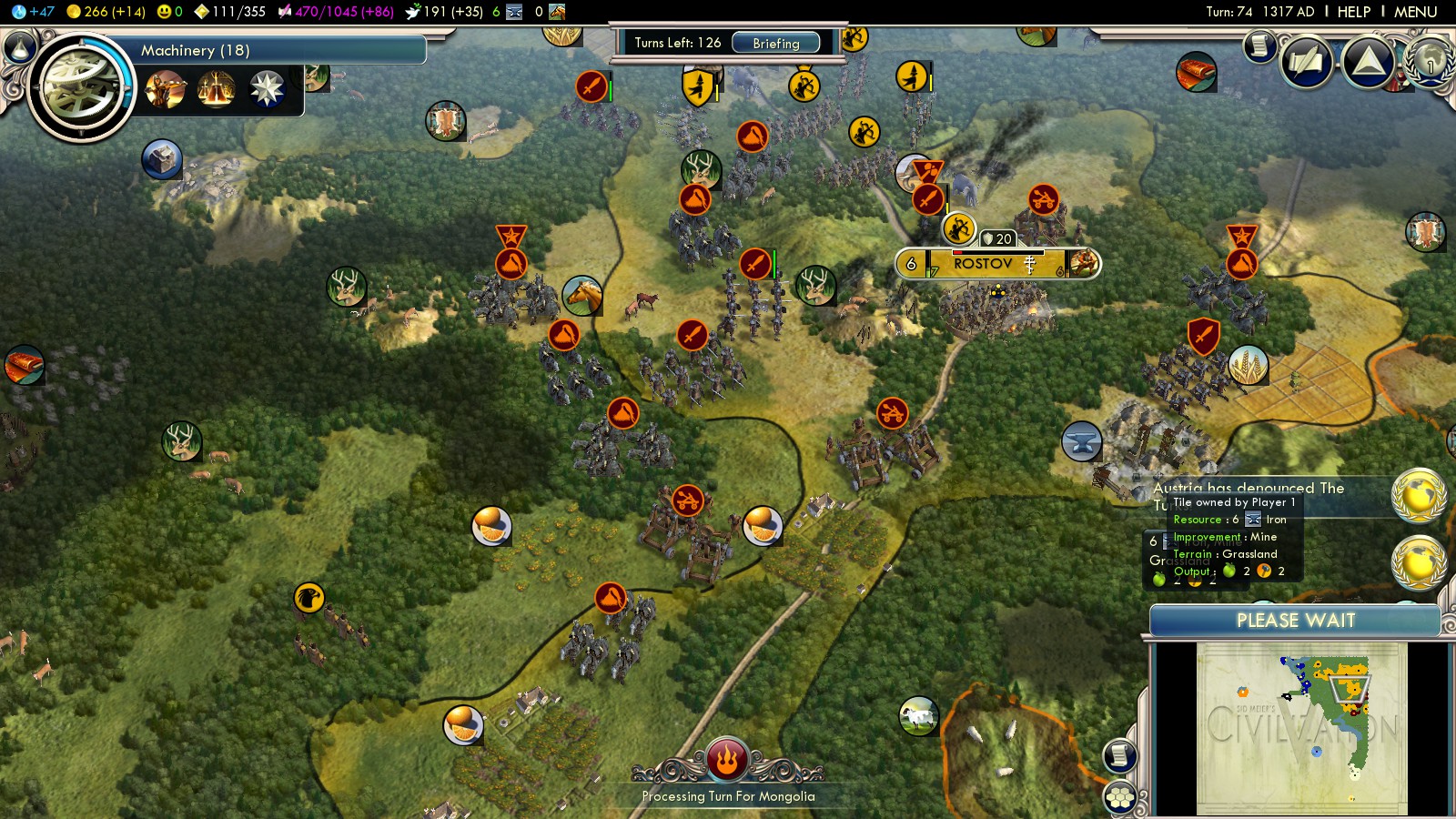This screenshot has height=819, width=1456.
Task: Open the social policies triangle button
Action: [x=1368, y=62]
